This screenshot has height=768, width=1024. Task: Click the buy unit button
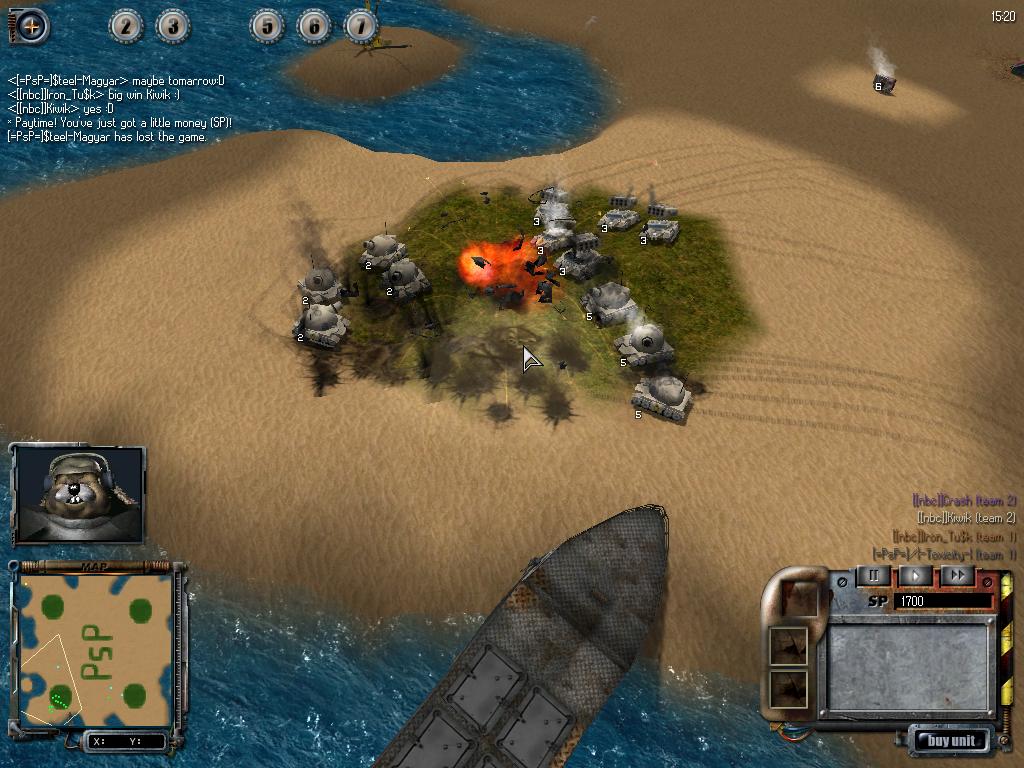(x=951, y=741)
